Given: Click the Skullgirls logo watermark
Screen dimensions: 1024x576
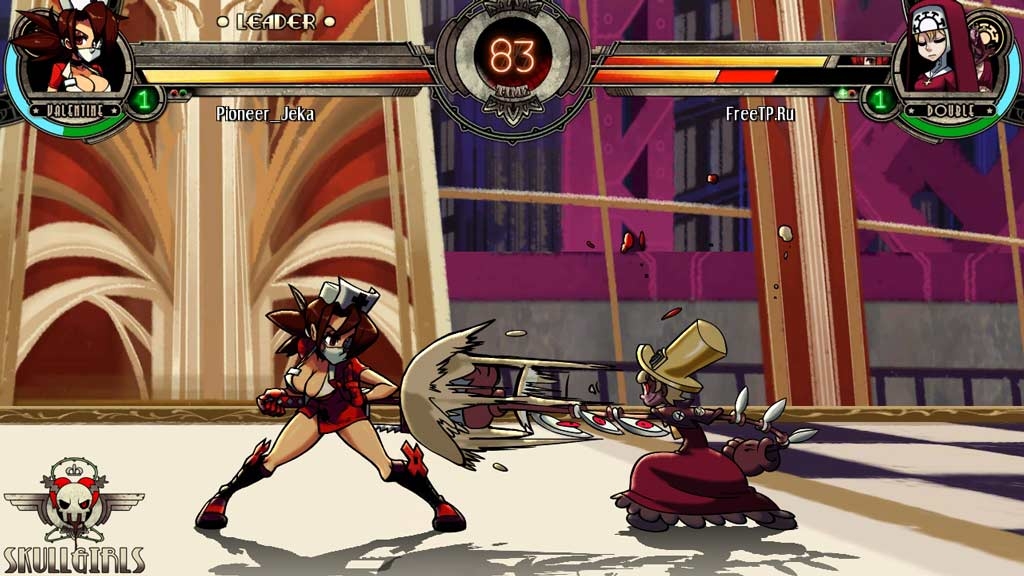Looking at the screenshot, I should 74,516.
